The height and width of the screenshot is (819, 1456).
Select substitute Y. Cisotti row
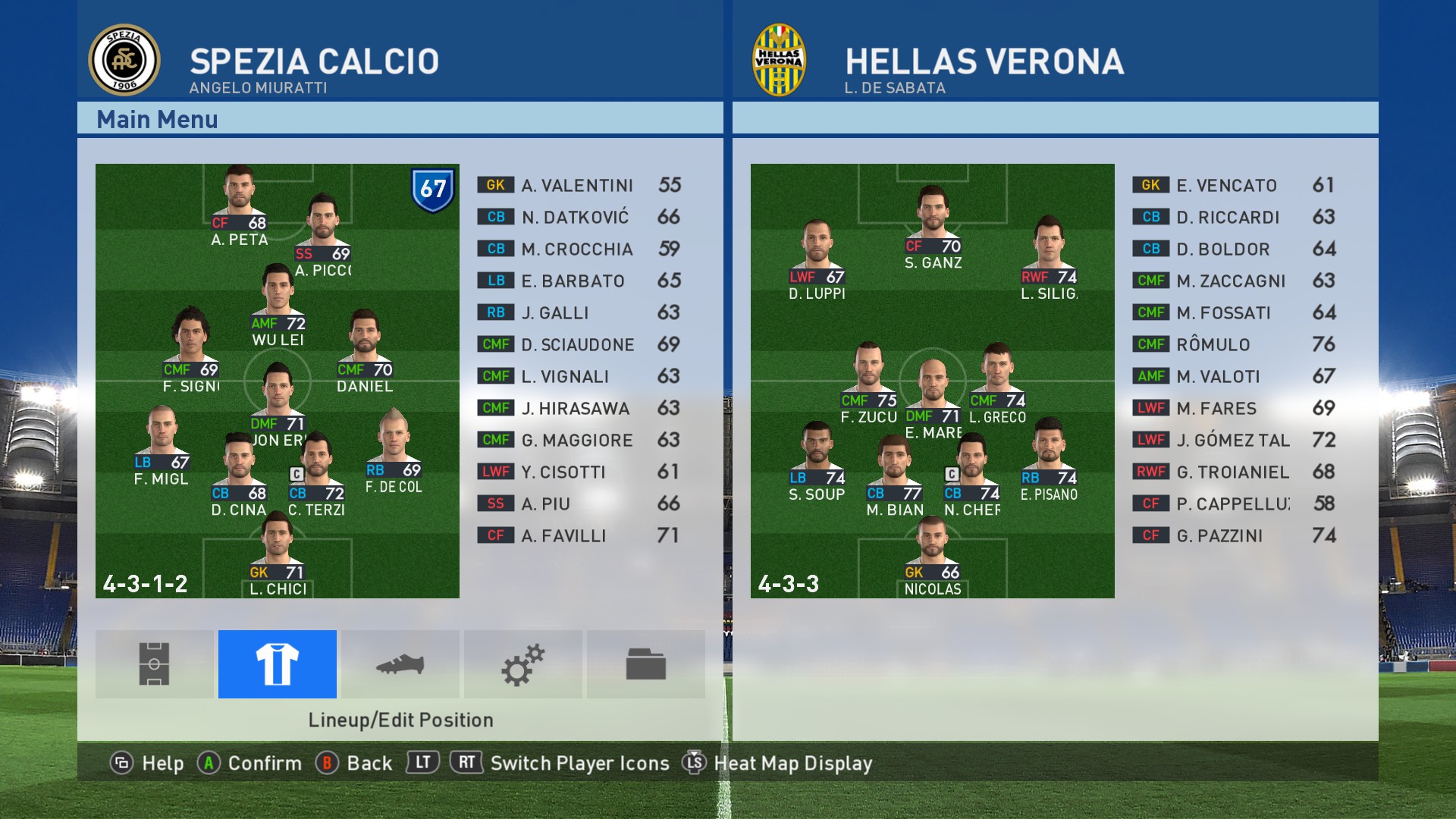coord(579,472)
